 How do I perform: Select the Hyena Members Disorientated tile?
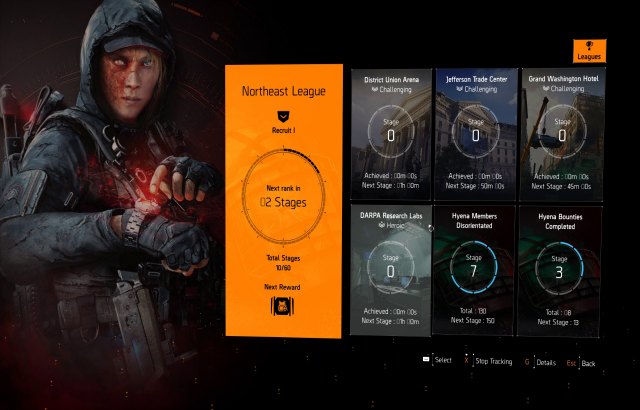pos(475,270)
